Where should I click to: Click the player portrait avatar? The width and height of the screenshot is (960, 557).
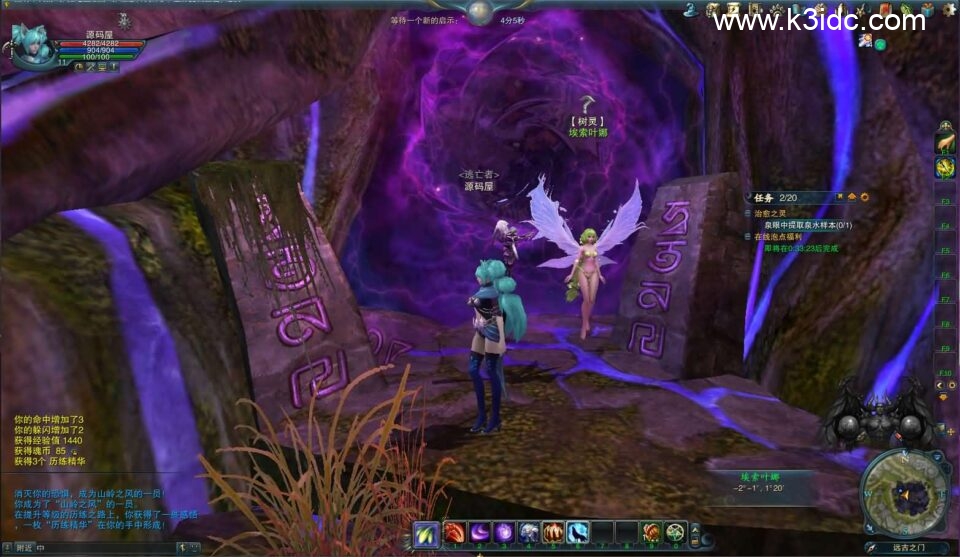pyautogui.click(x=33, y=45)
